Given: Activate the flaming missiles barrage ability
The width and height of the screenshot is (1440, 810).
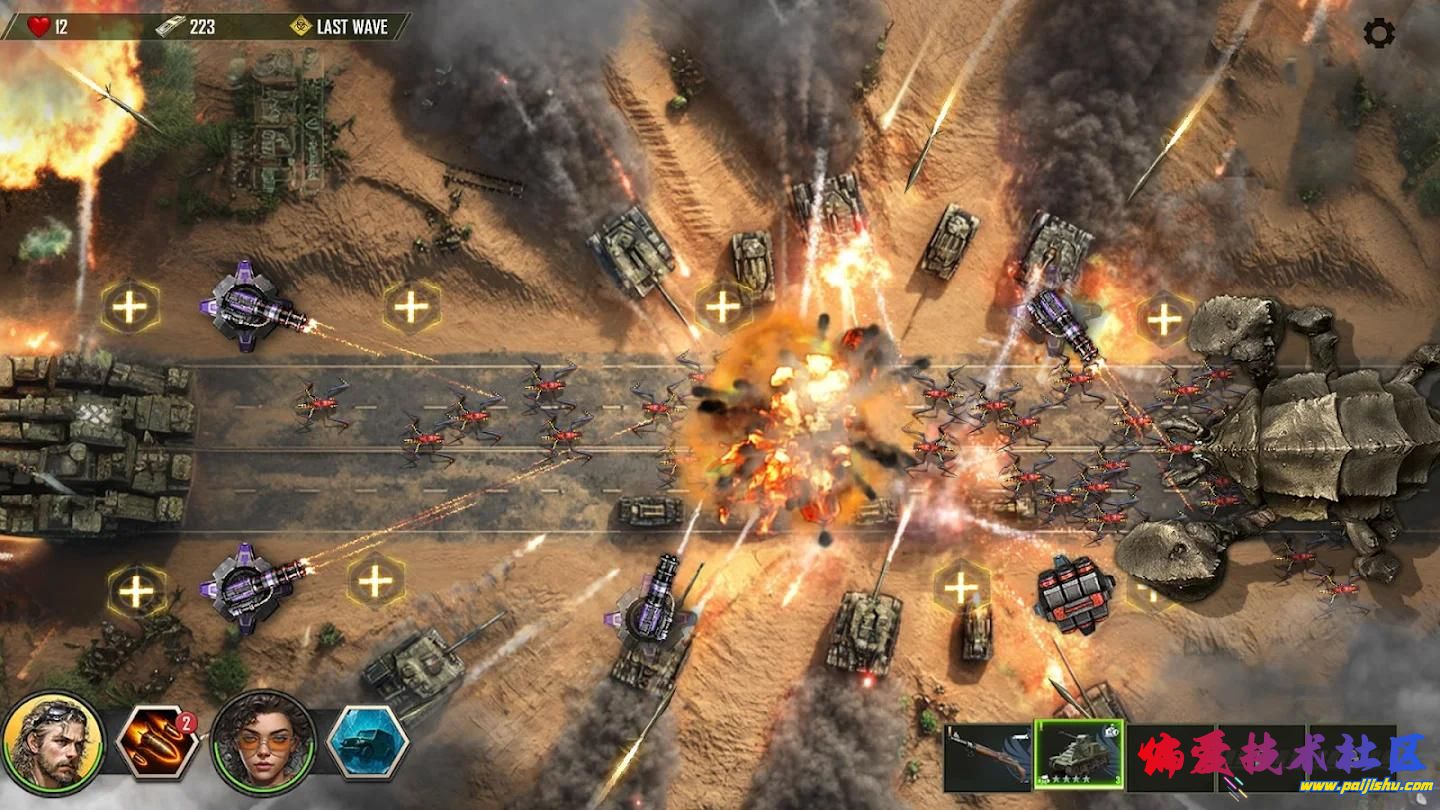Looking at the screenshot, I should tap(157, 743).
